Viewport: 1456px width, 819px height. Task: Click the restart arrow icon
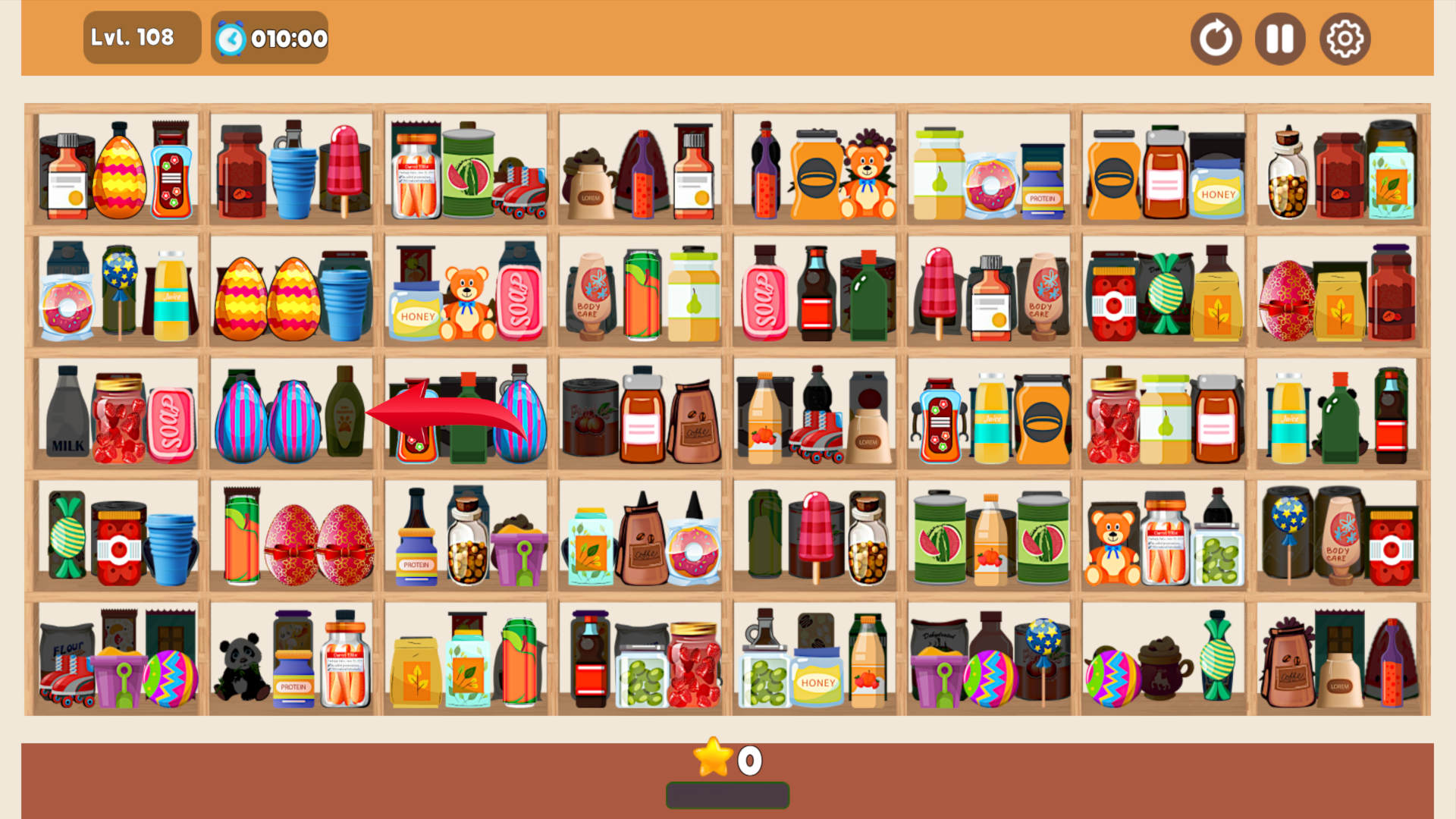tap(1216, 38)
